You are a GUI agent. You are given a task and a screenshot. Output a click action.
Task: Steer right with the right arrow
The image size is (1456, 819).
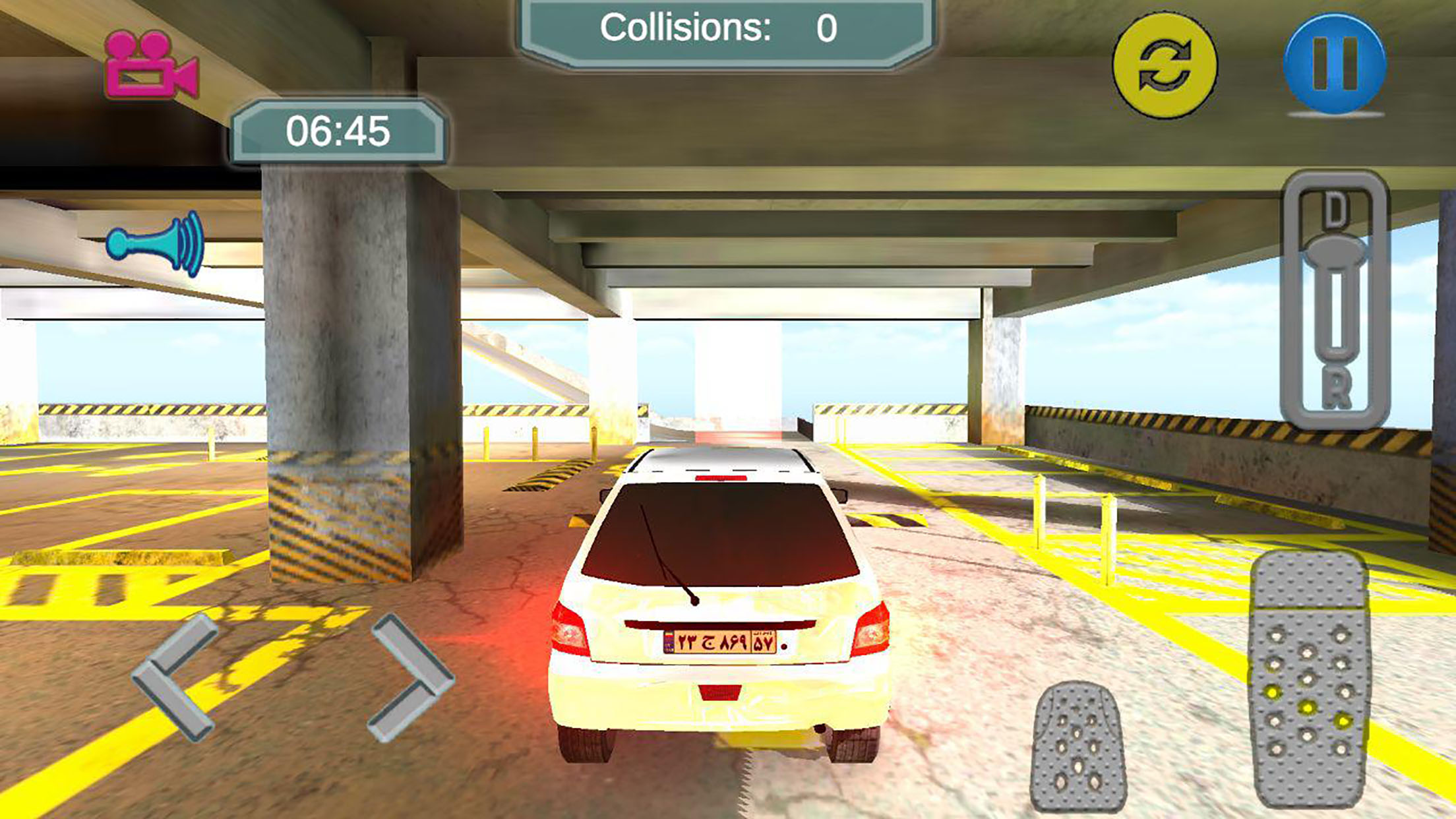(411, 677)
